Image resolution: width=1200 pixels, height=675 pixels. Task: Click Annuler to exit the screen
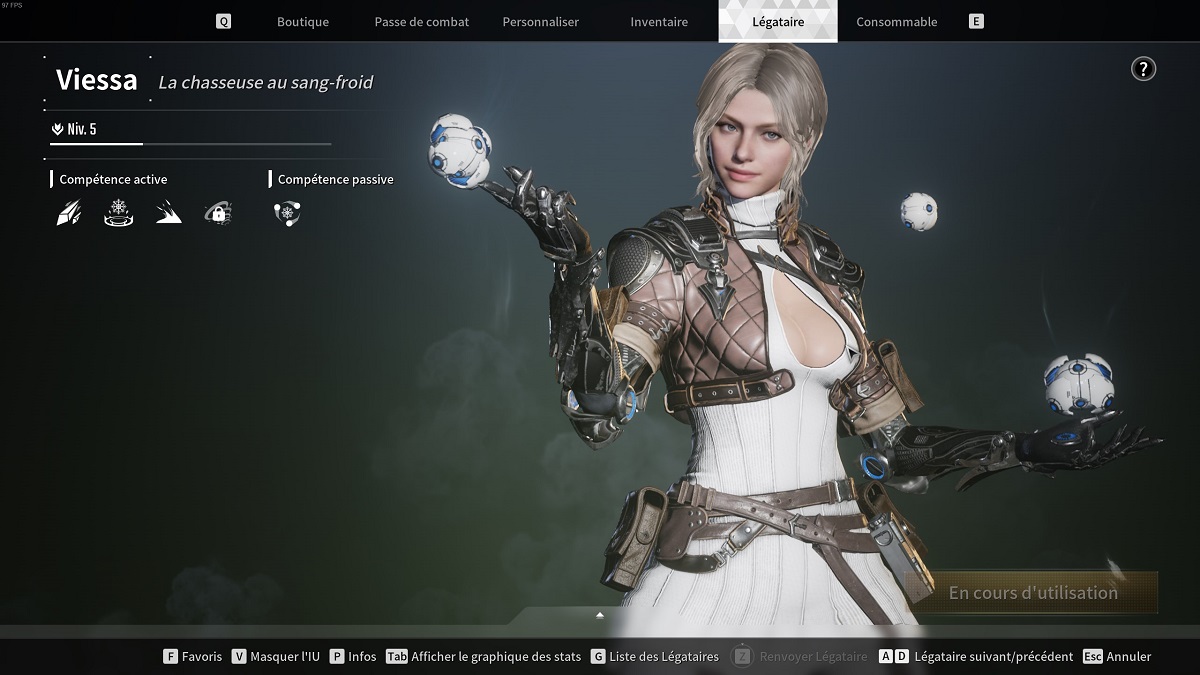pyautogui.click(x=1118, y=657)
